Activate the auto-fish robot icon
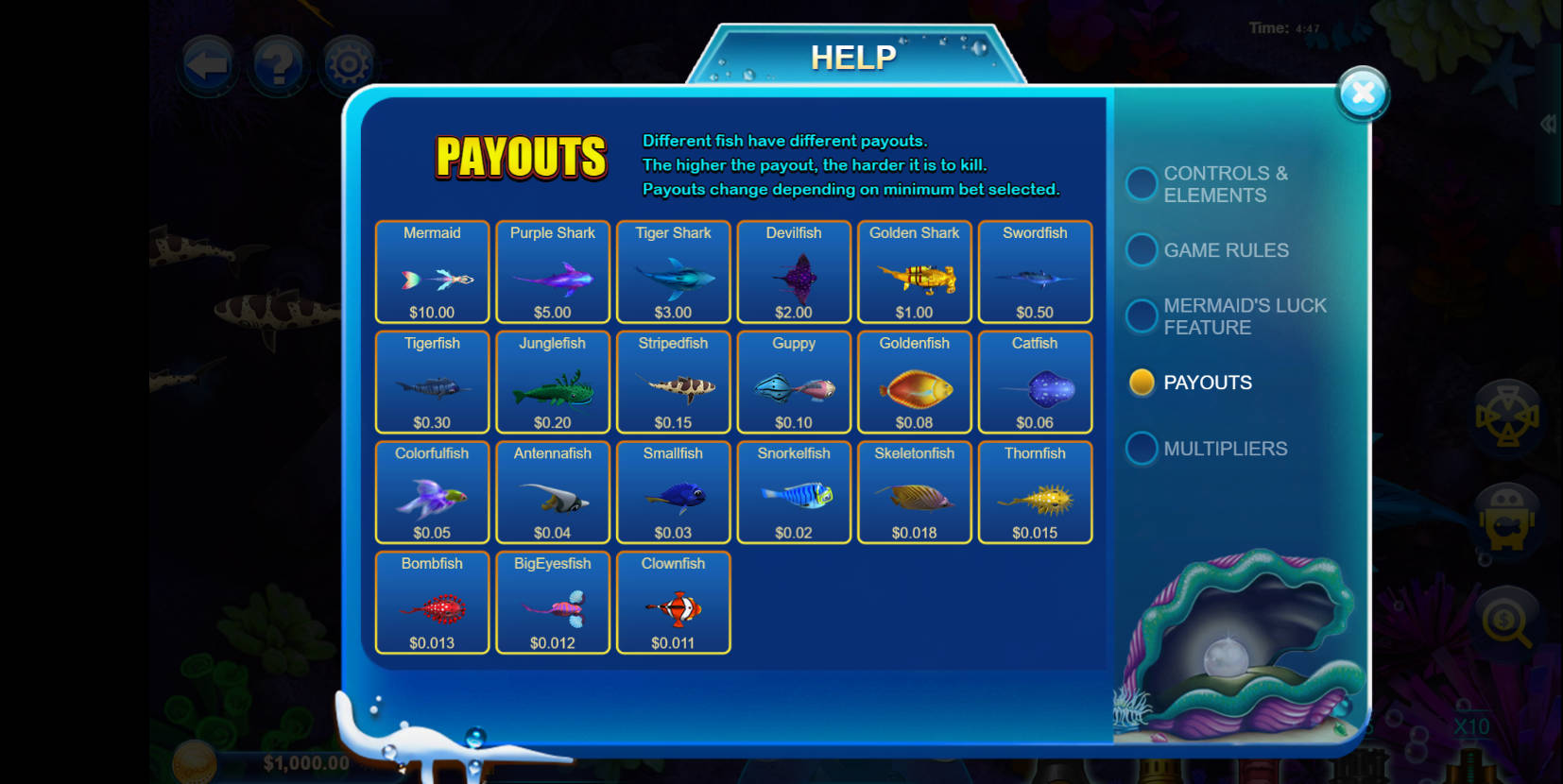1563x784 pixels. pyautogui.click(x=1506, y=522)
